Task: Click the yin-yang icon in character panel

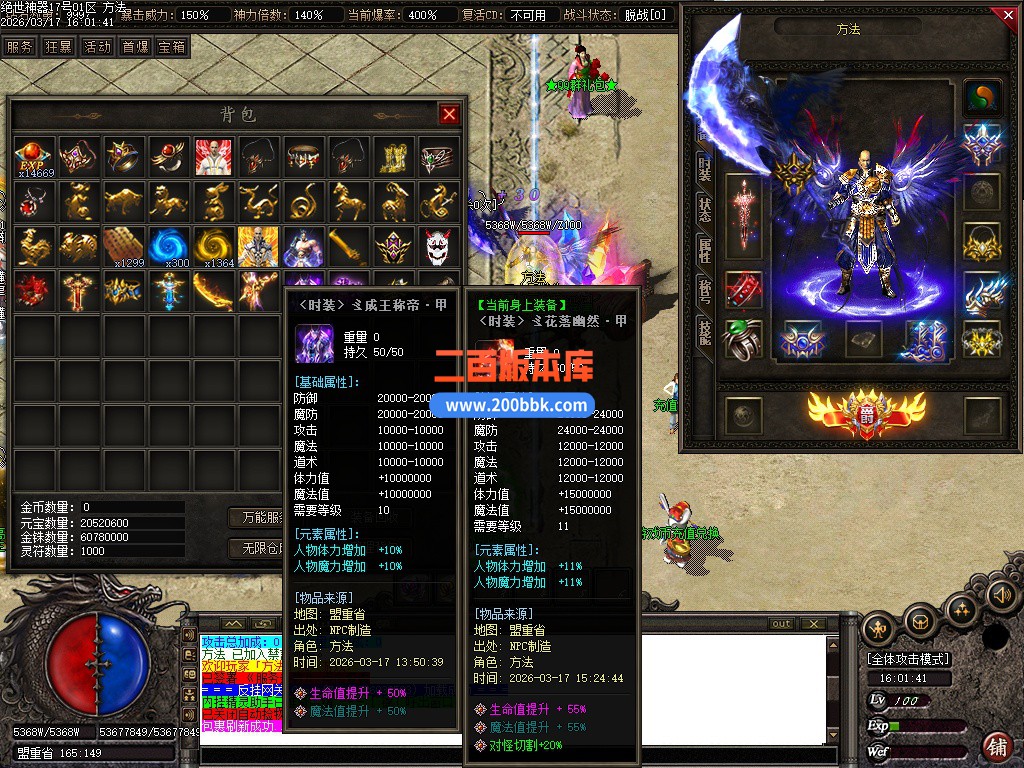Action: point(982,98)
